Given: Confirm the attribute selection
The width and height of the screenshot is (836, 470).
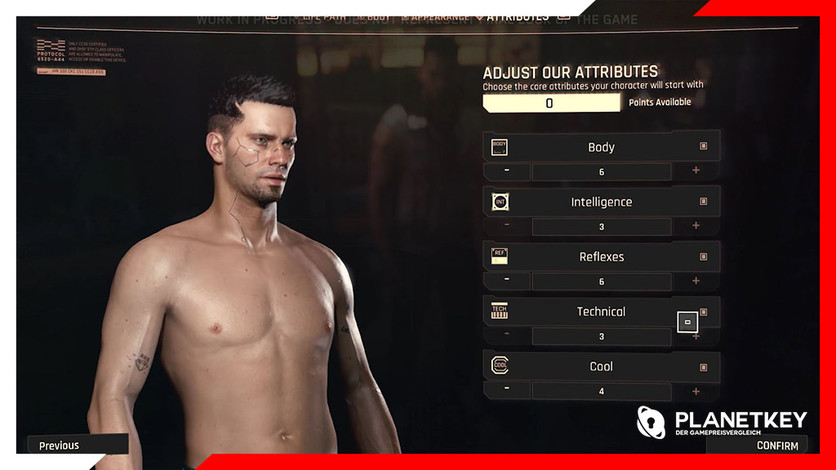Looking at the screenshot, I should click(776, 445).
